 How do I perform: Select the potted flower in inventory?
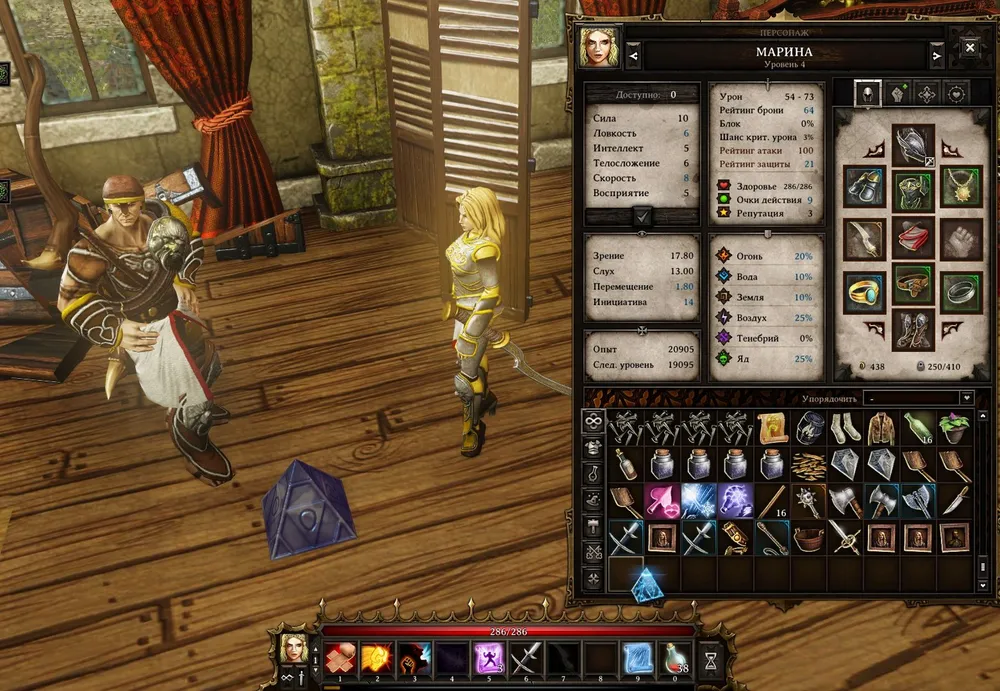click(953, 429)
